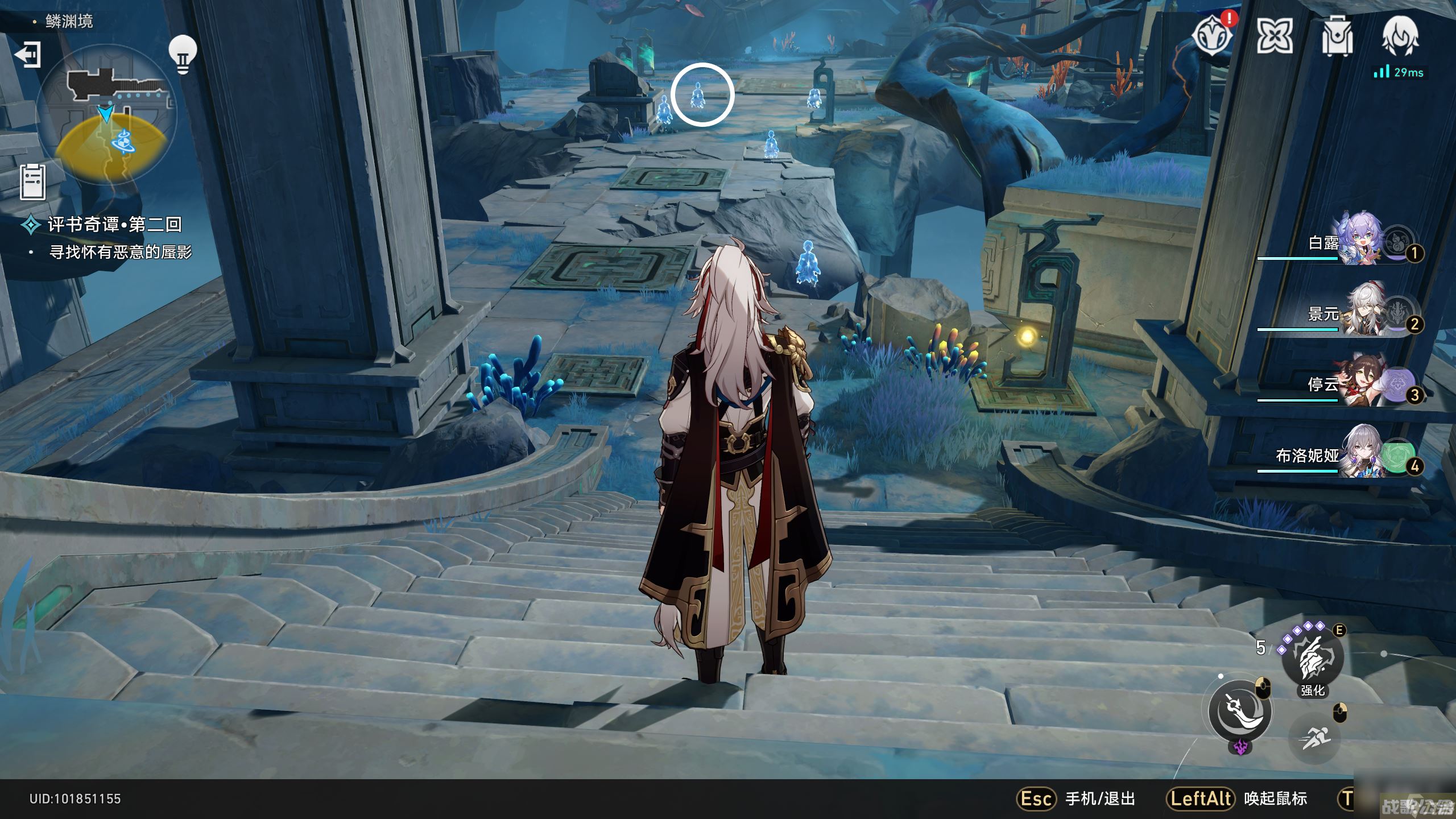
Task: Click the exit door icon
Action: coord(27,55)
